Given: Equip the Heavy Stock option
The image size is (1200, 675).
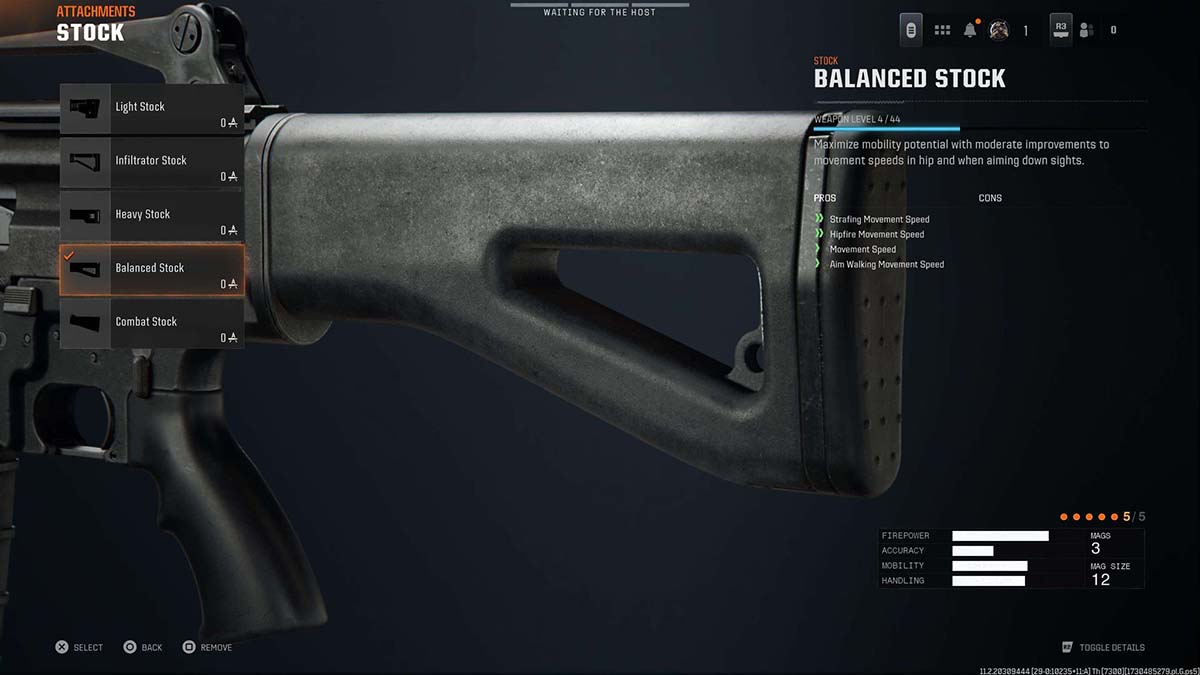Looking at the screenshot, I should point(151,216).
